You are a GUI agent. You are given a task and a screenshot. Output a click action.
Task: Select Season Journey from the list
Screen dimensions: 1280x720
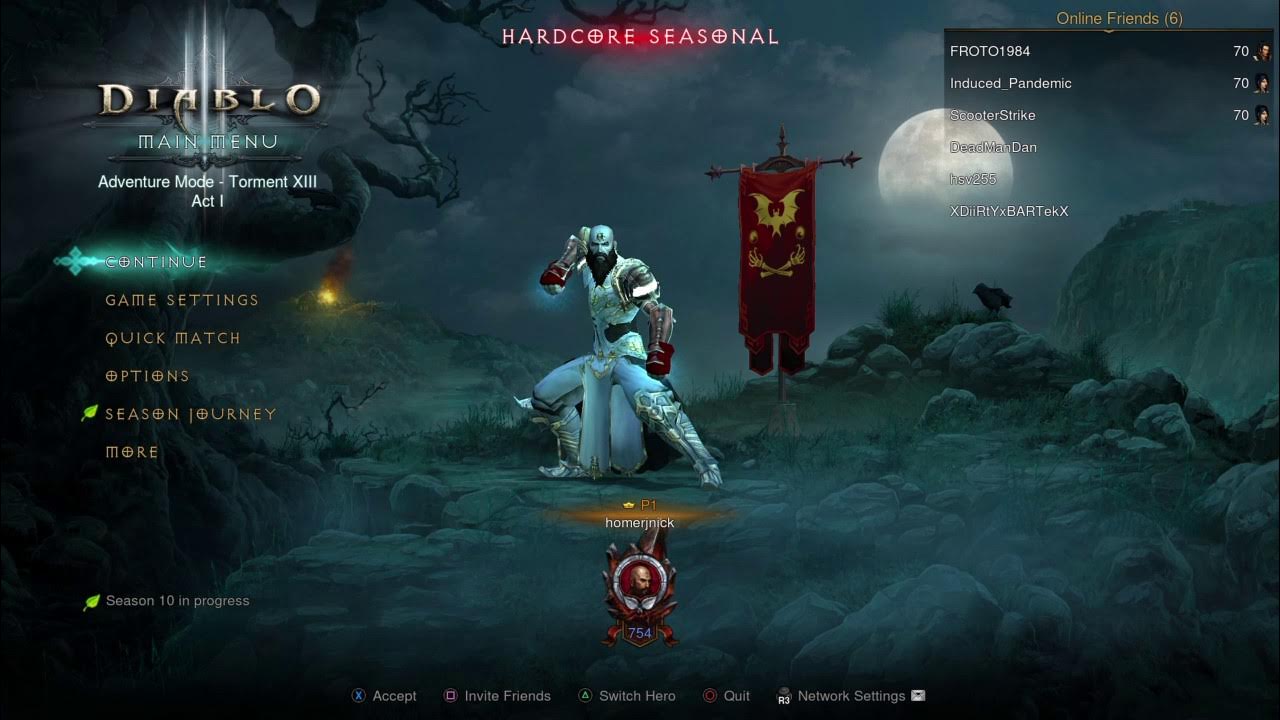(x=190, y=413)
